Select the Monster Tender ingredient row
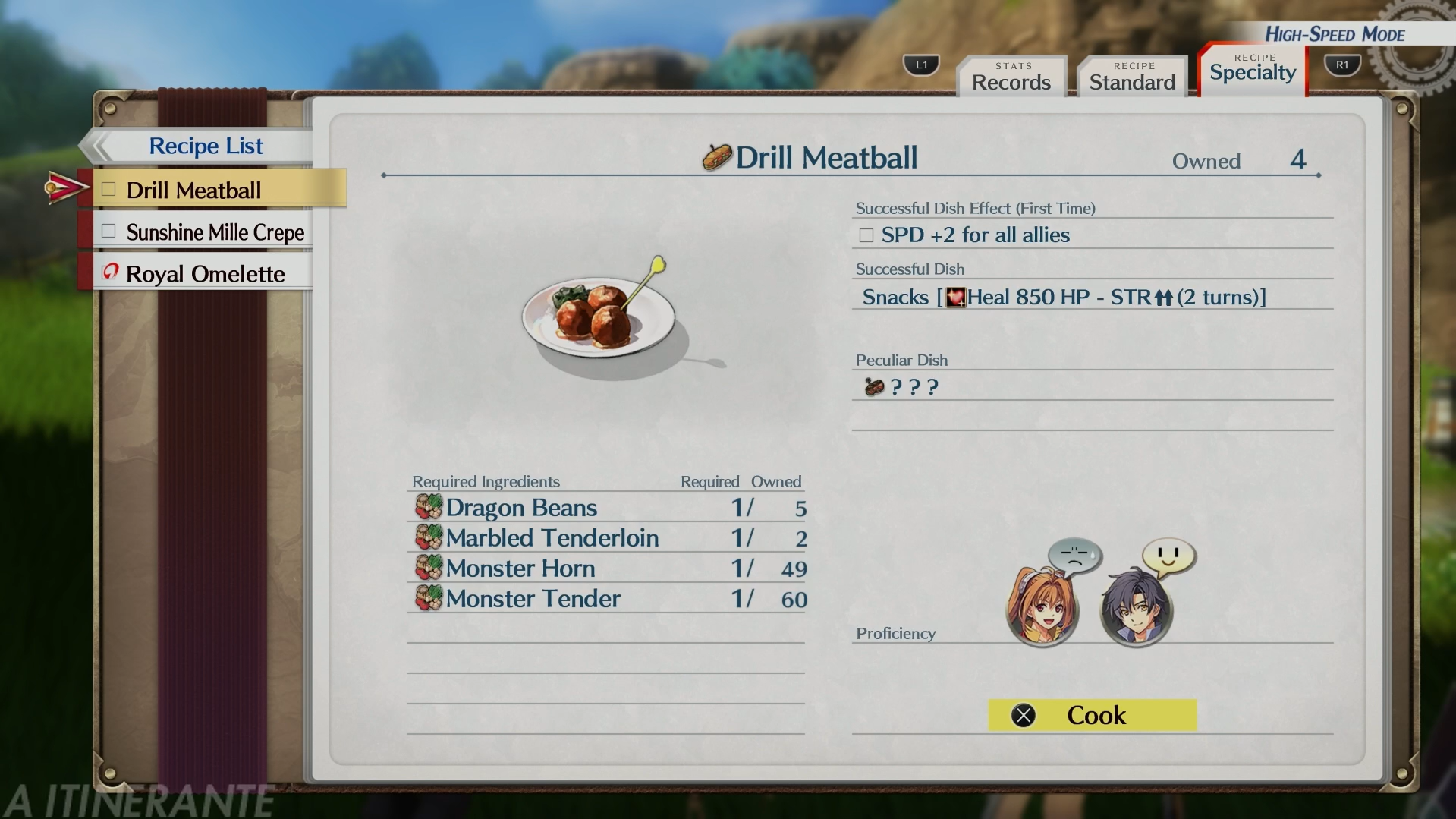This screenshot has width=1456, height=819. (x=605, y=599)
